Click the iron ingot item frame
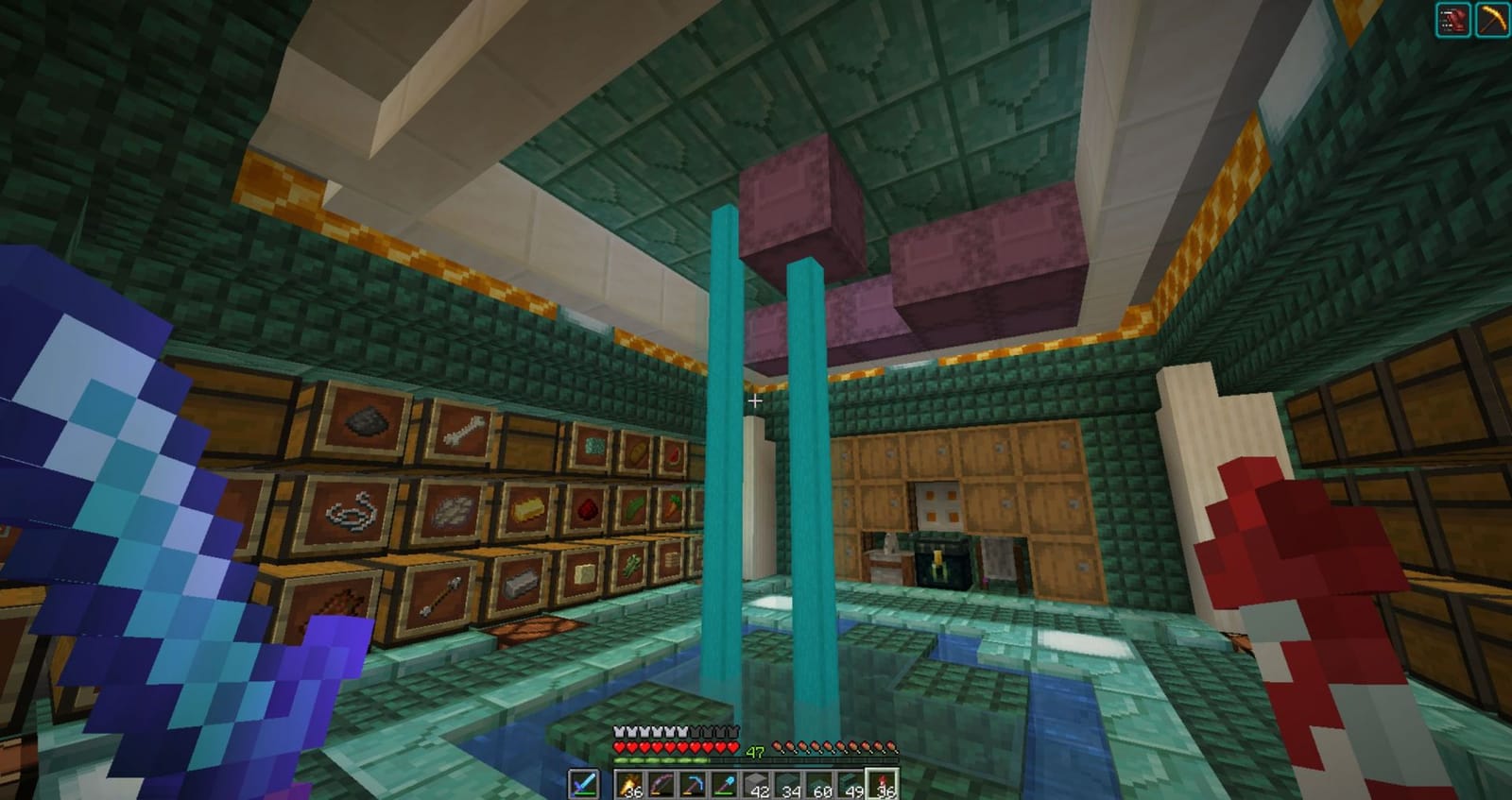The image size is (1512, 800). pyautogui.click(x=519, y=586)
